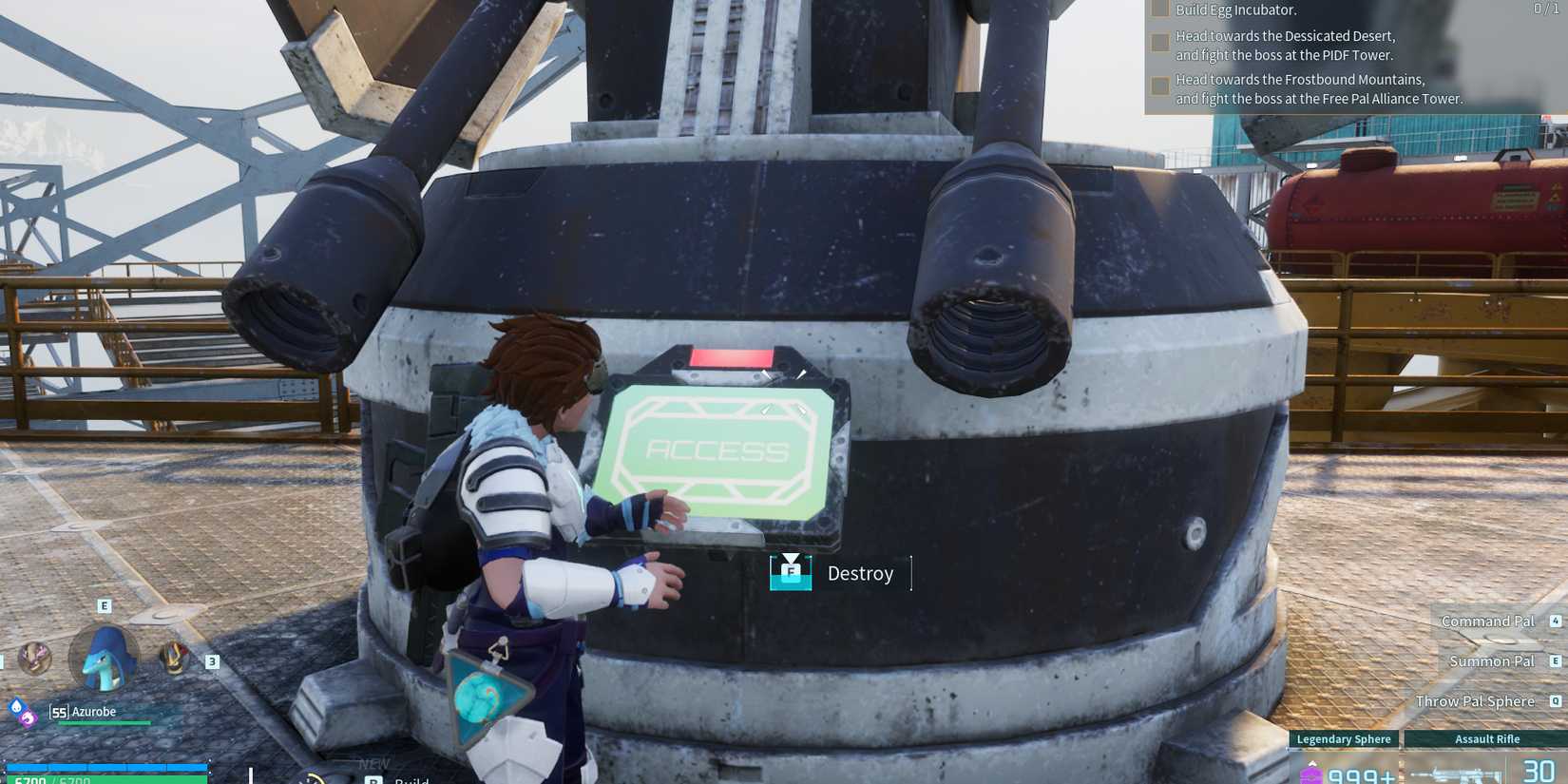Click Azurobe's green health bar
The width and height of the screenshot is (1568, 784).
pyautogui.click(x=104, y=722)
